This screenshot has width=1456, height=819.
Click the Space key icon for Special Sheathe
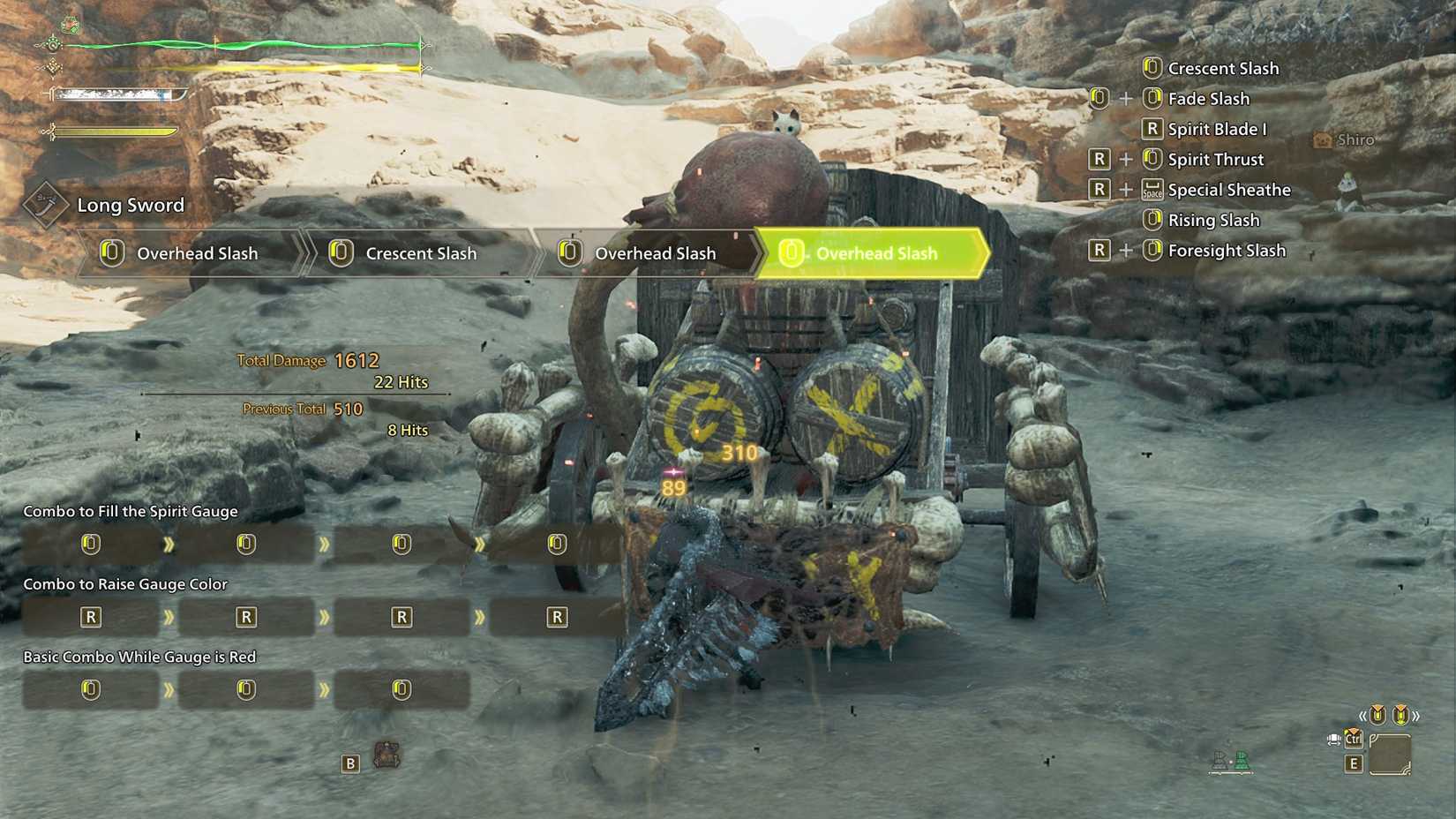point(1152,189)
